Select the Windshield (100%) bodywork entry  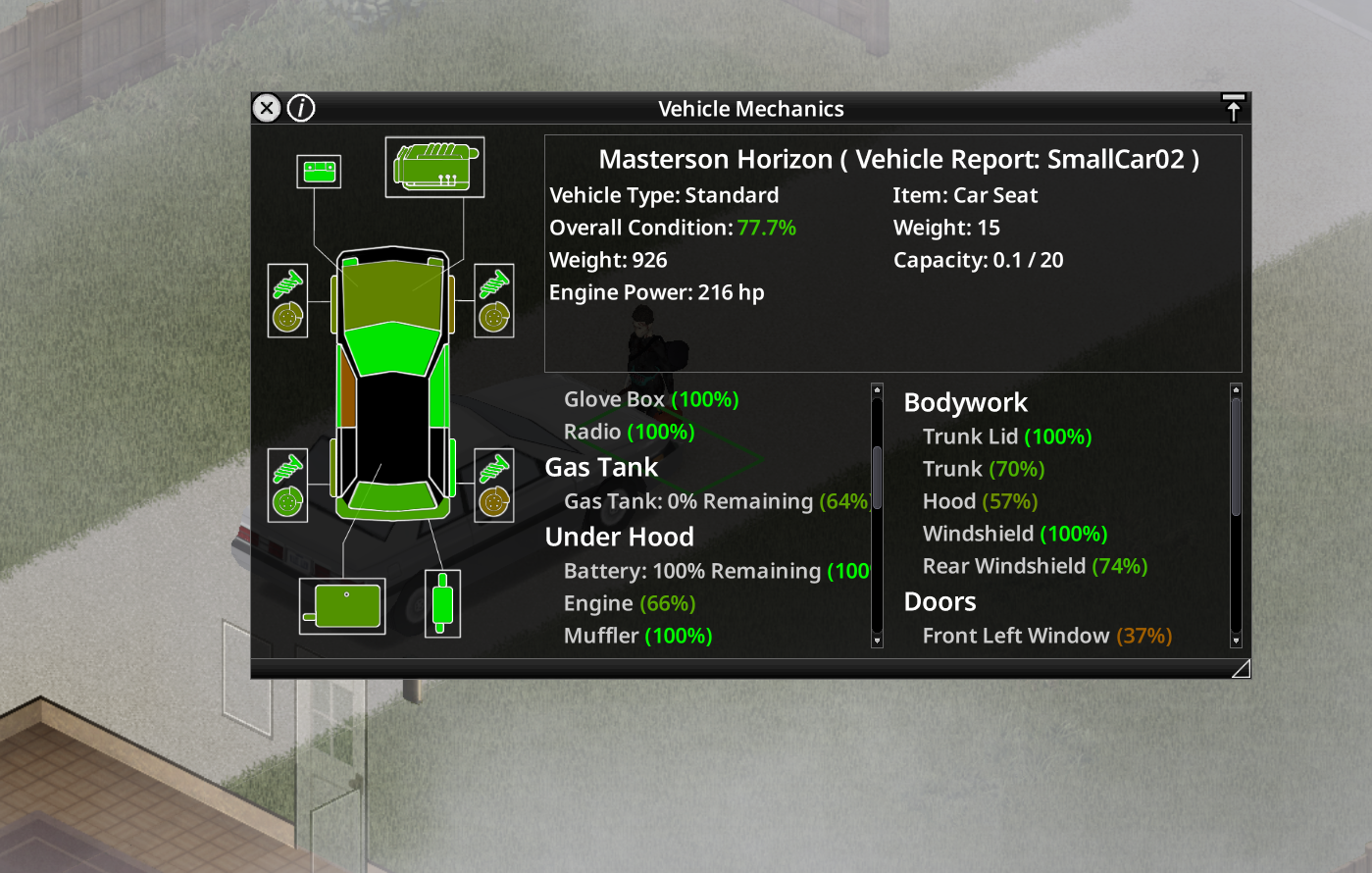click(x=1015, y=534)
